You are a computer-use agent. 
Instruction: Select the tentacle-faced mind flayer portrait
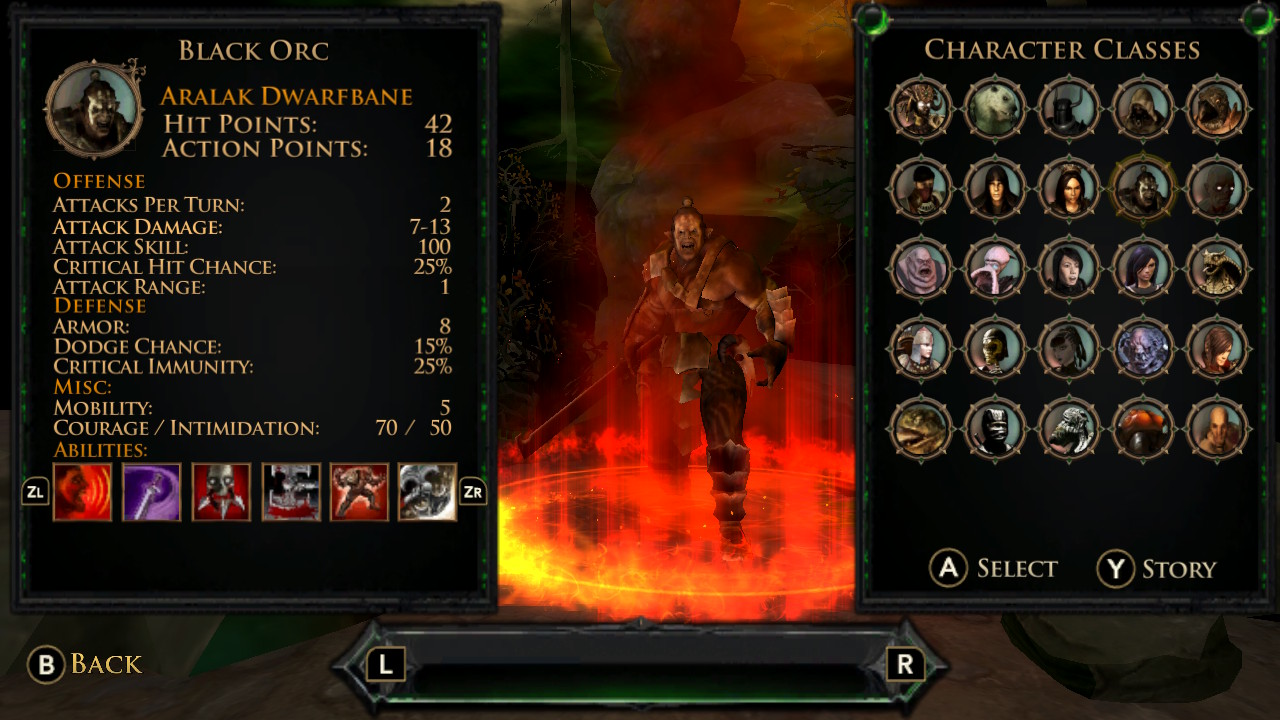[x=995, y=268]
